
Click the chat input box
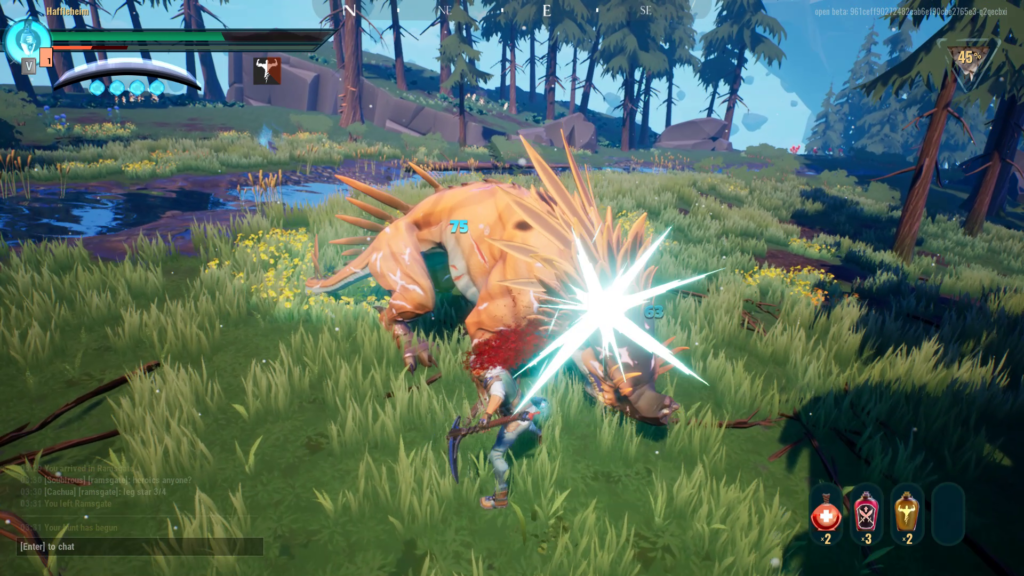[140, 547]
